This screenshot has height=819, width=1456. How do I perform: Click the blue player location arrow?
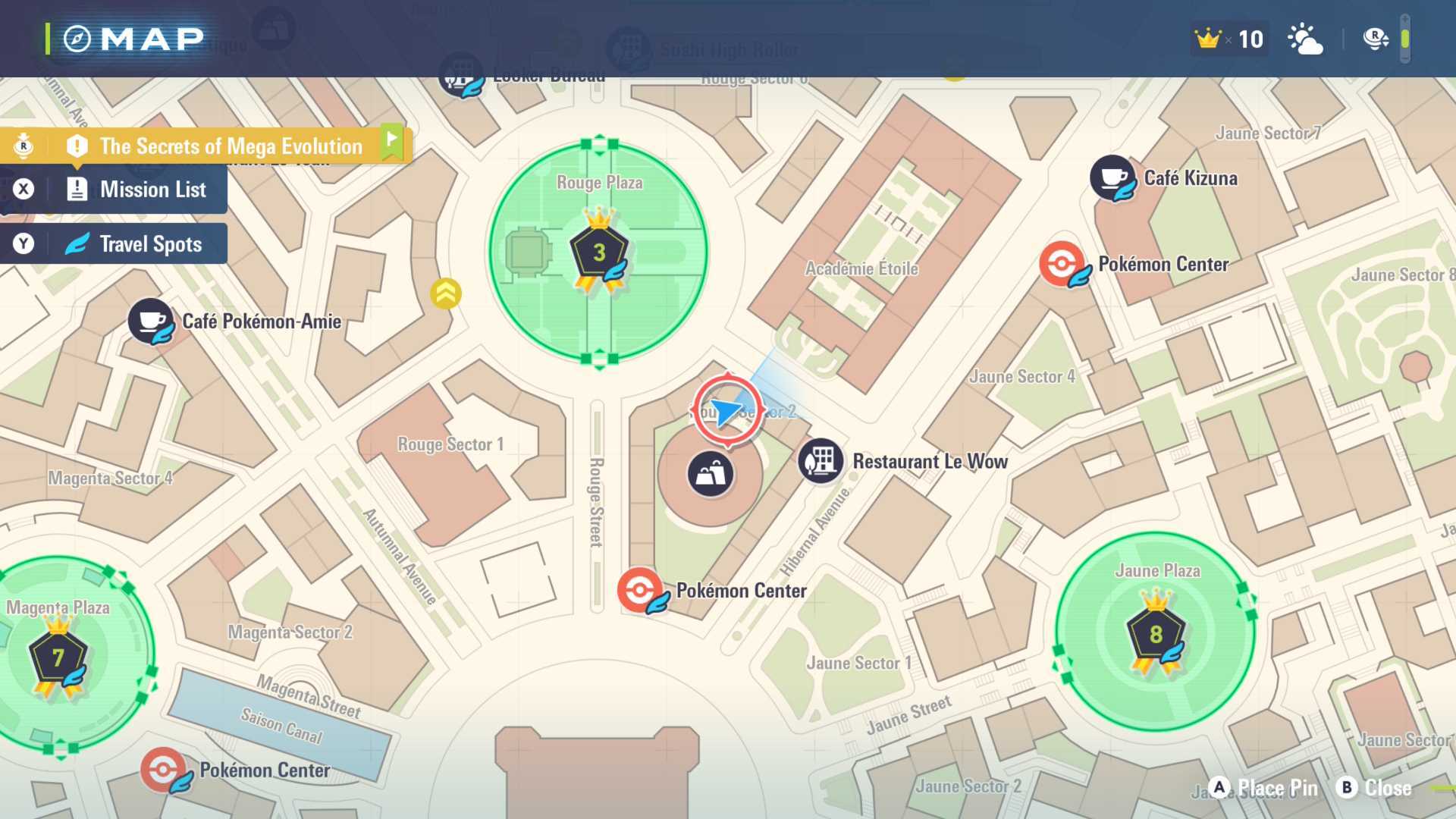click(x=728, y=412)
